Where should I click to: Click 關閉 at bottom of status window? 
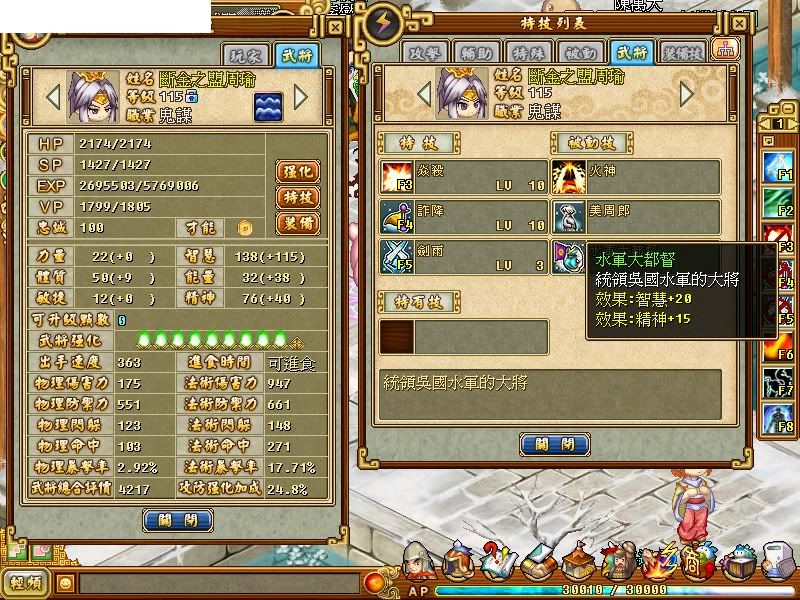pos(178,520)
